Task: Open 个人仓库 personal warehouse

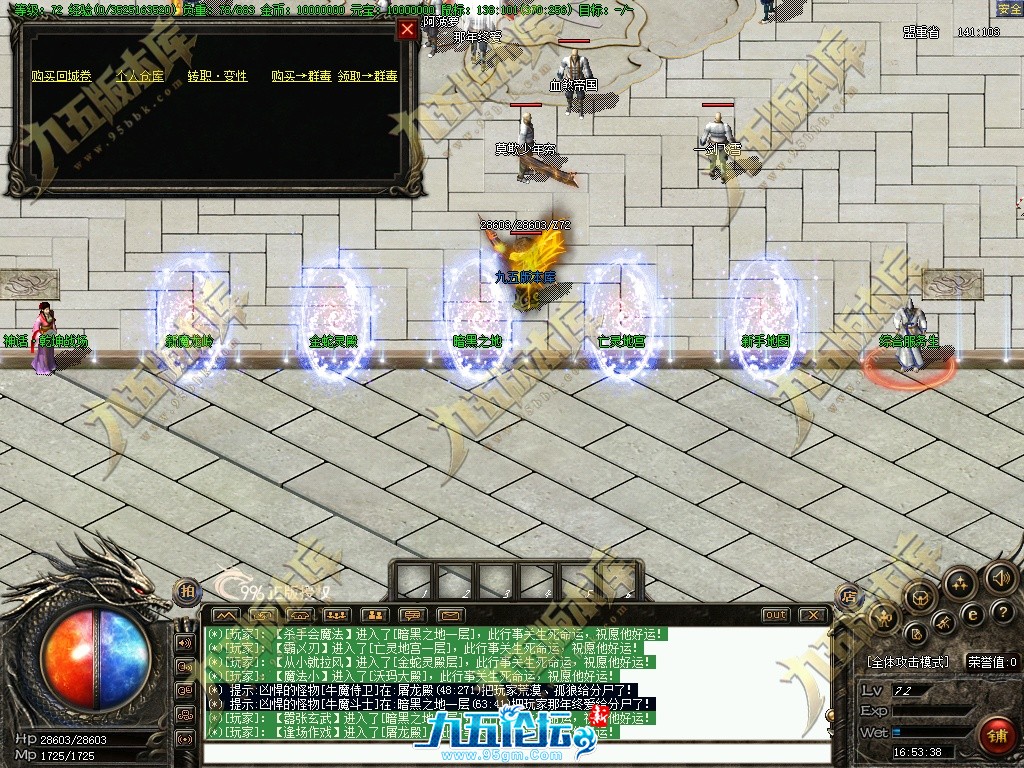Action: (140, 76)
